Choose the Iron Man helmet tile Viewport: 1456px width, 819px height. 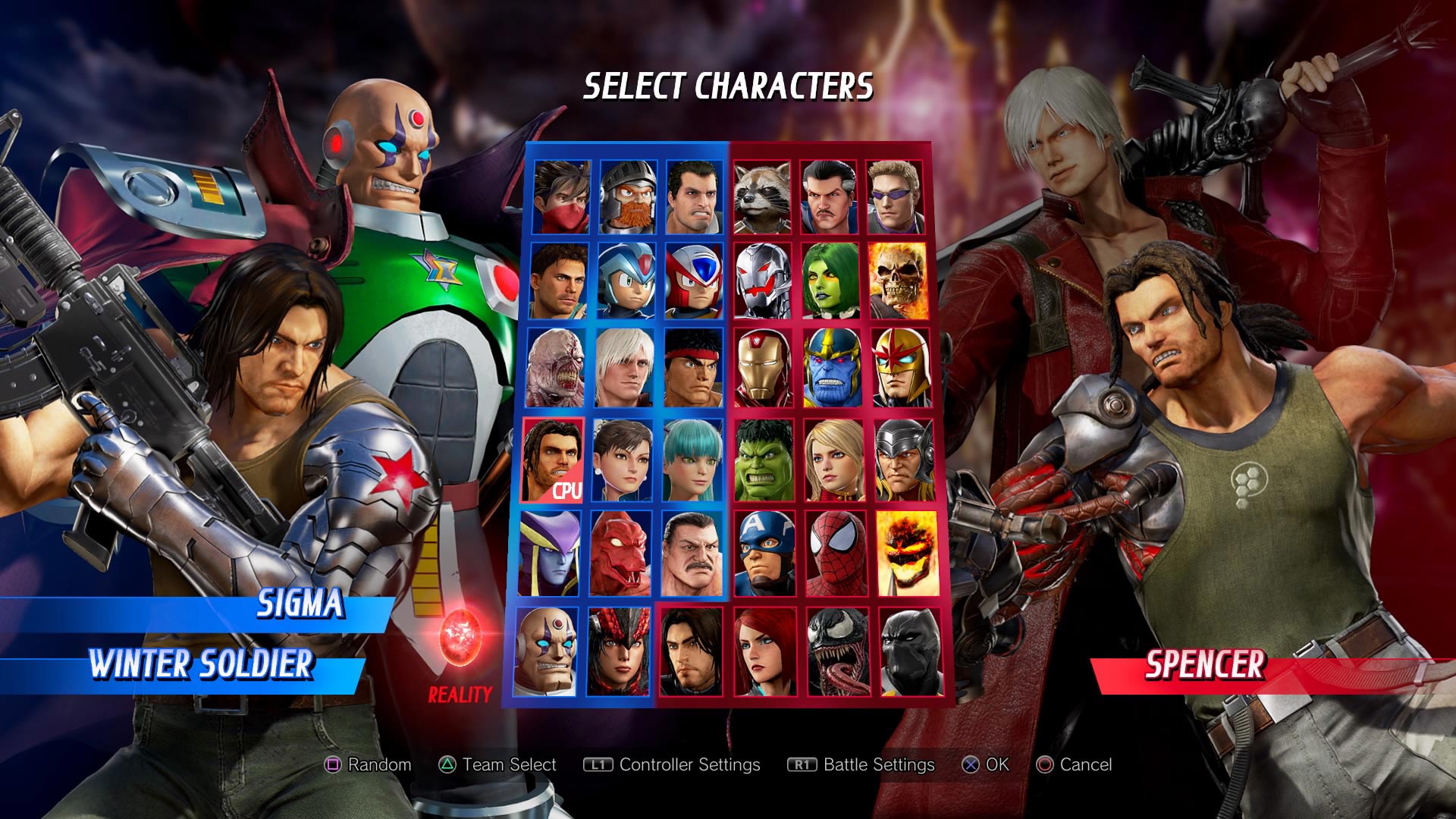coord(764,368)
